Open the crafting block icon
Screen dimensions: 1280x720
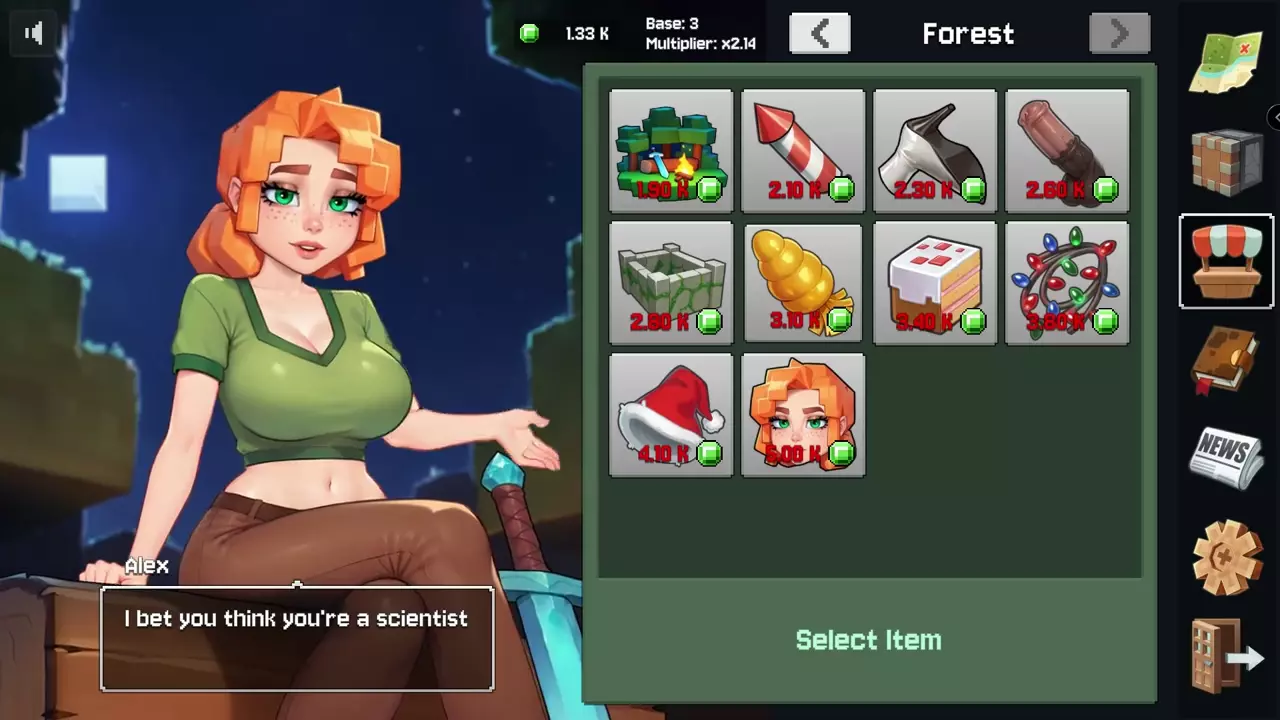[1227, 160]
